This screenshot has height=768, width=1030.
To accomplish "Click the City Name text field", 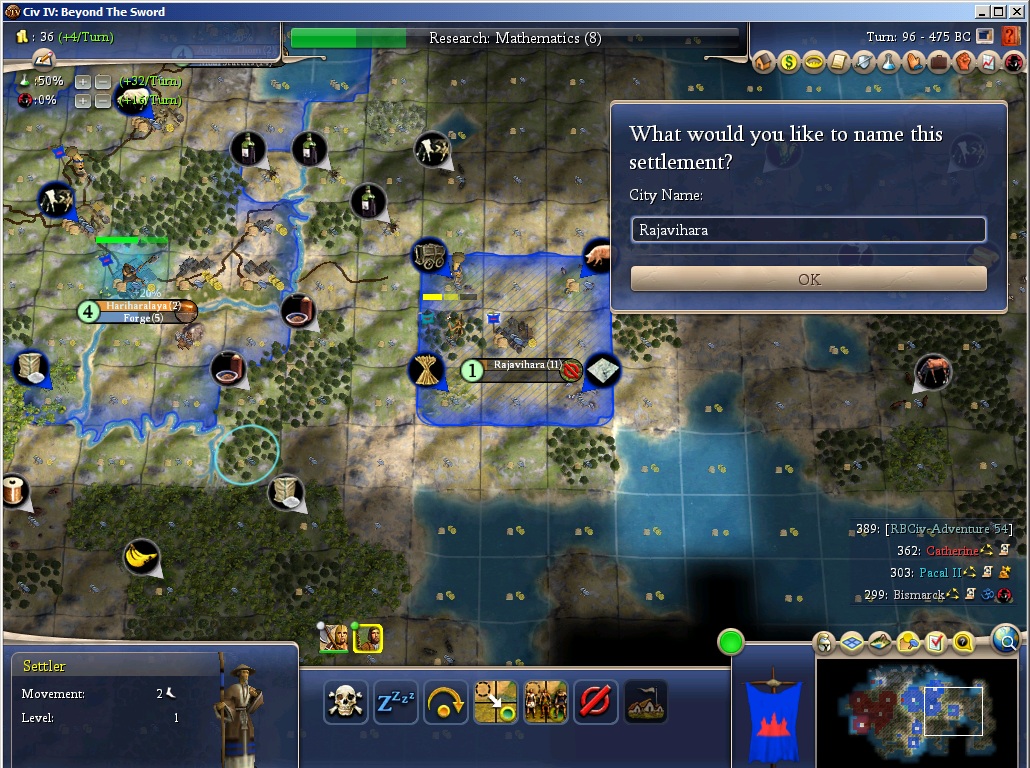I will pyautogui.click(x=808, y=230).
